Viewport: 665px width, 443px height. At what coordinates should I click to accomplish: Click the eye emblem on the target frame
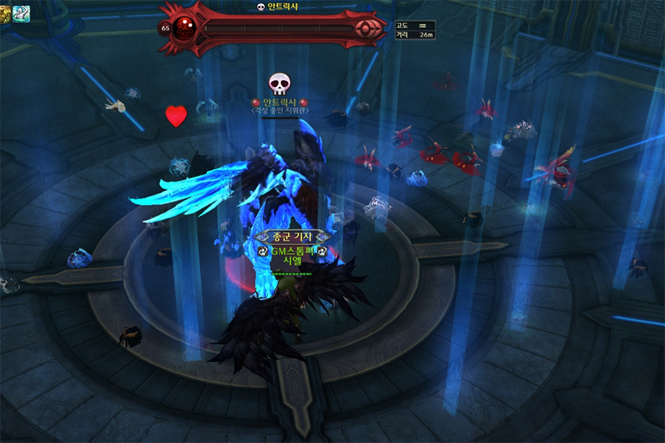coord(369,27)
